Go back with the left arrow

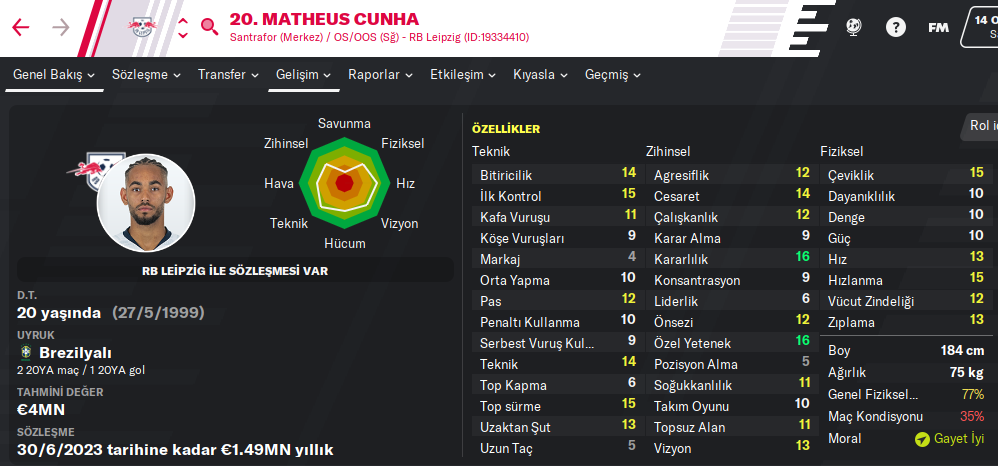[x=21, y=27]
